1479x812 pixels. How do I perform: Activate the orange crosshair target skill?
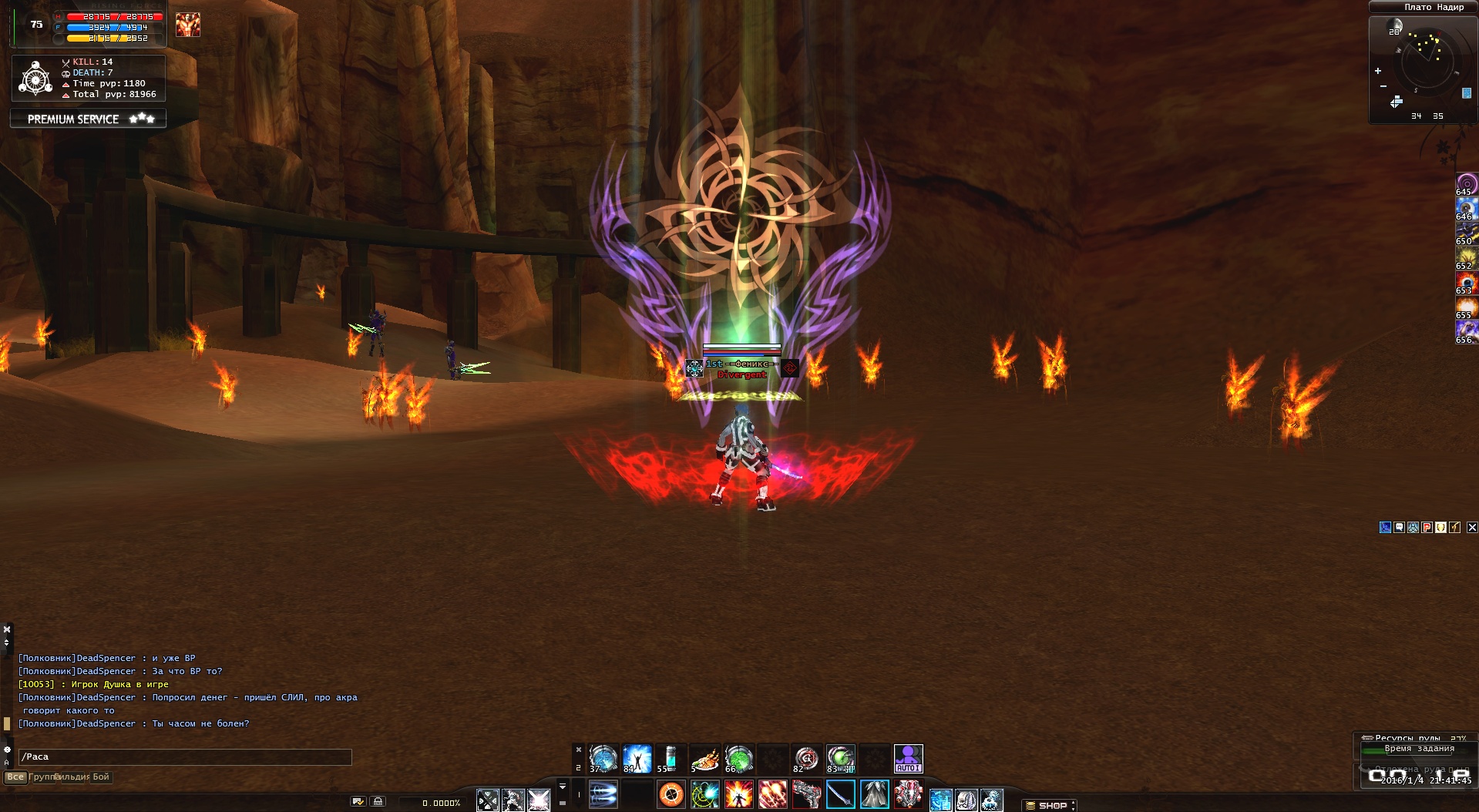coord(671,794)
